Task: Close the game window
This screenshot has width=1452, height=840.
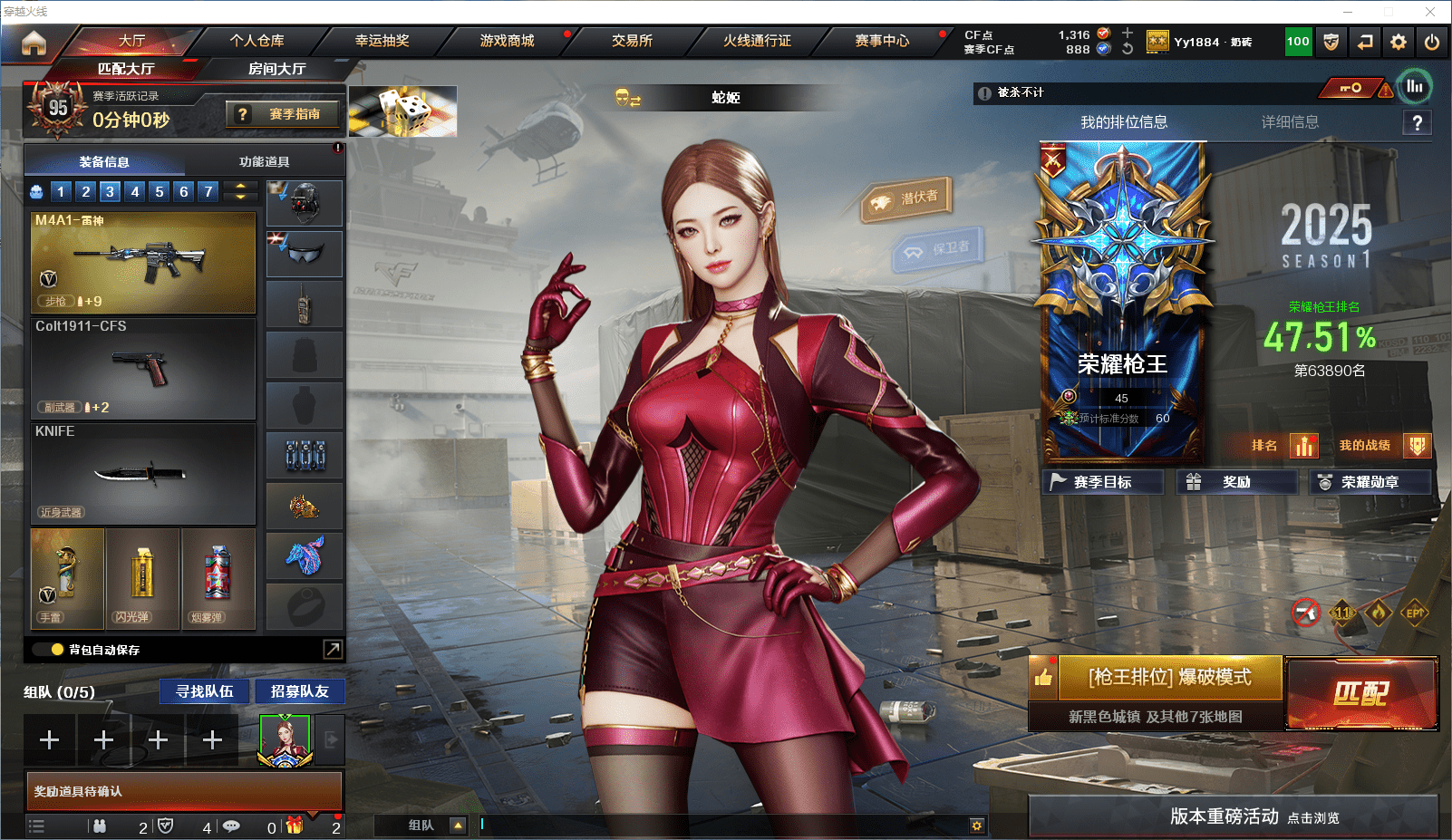Action: coord(1430,12)
